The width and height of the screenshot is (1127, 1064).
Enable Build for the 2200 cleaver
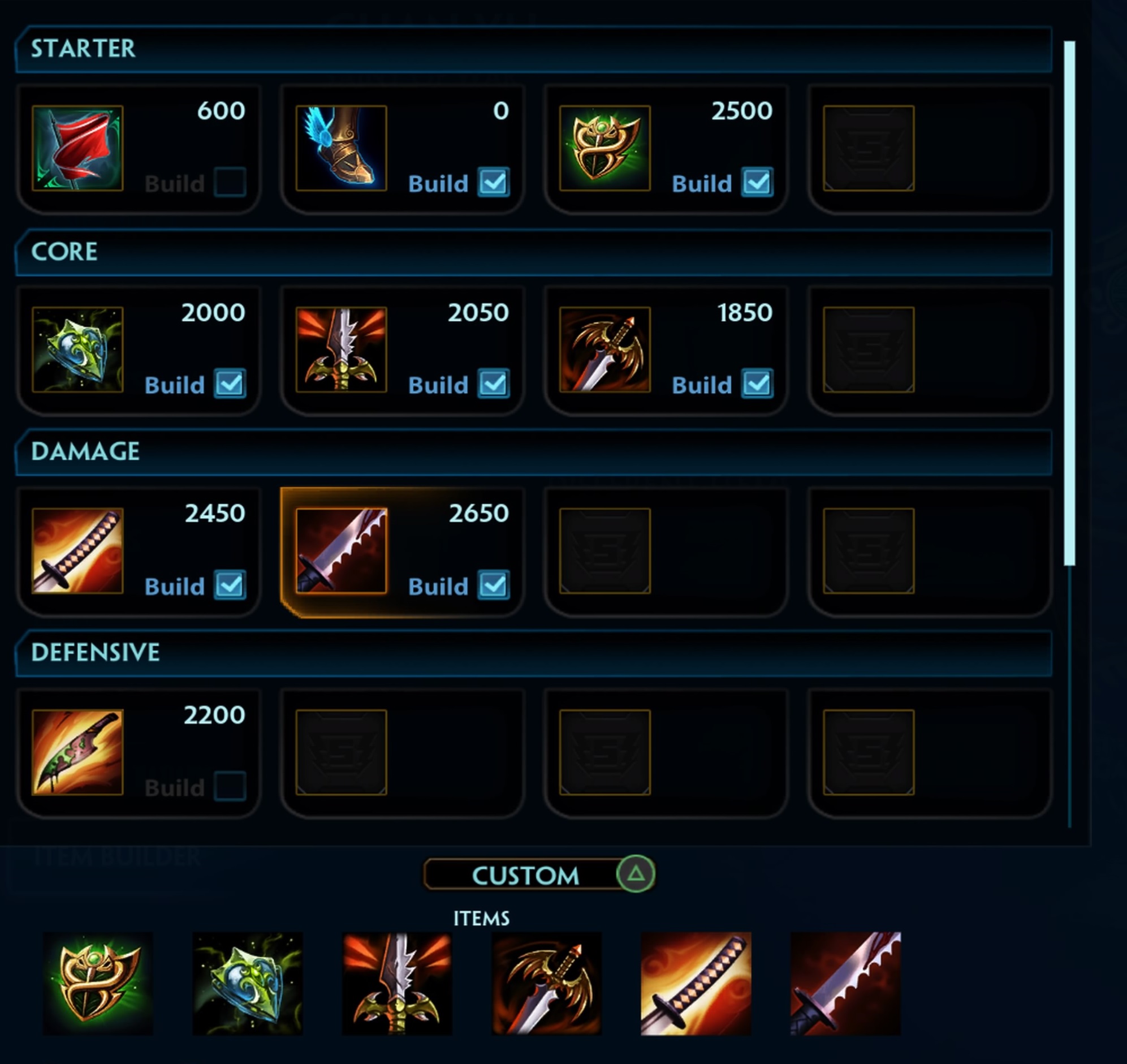tap(230, 787)
